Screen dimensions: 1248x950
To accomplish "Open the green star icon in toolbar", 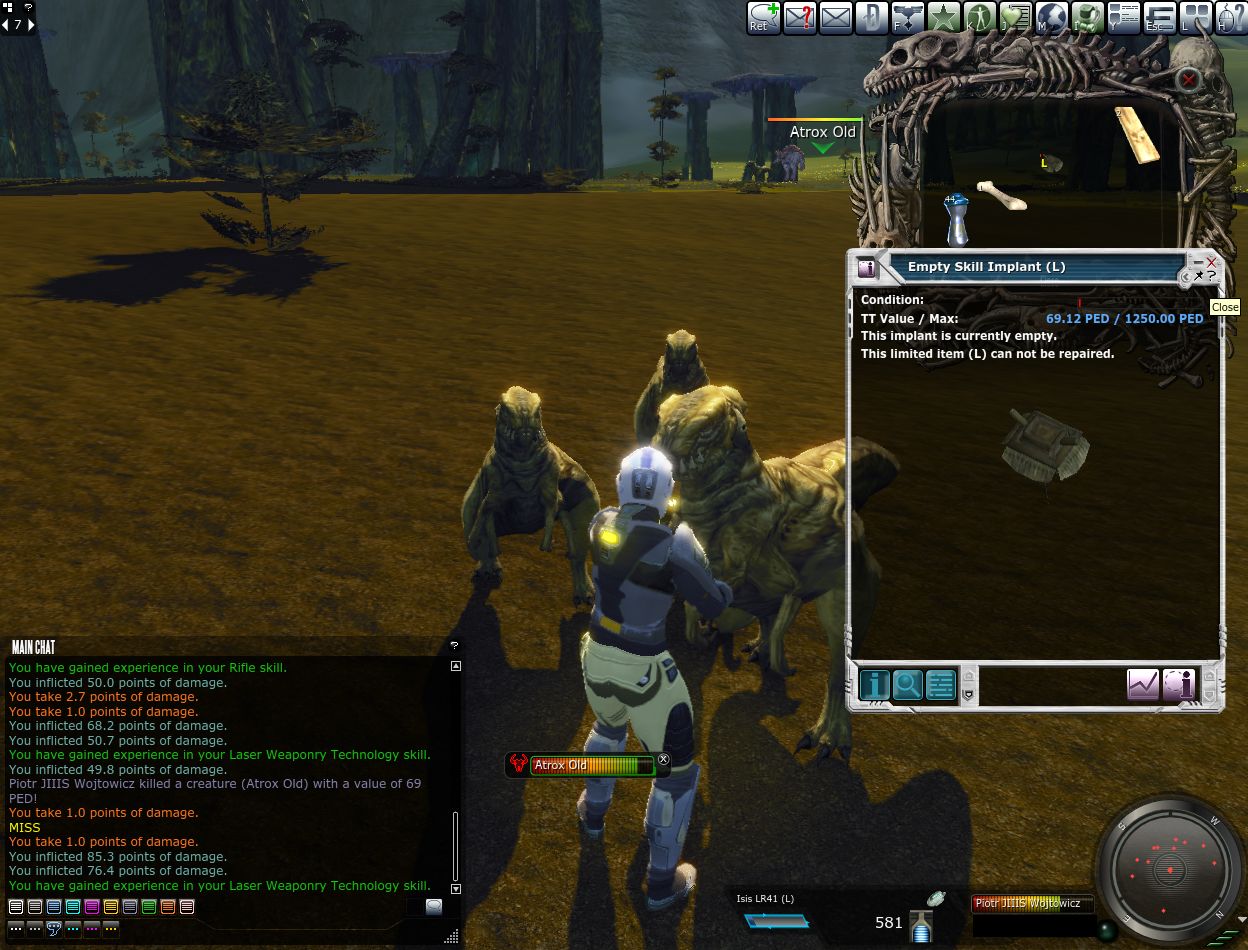I will (x=944, y=18).
